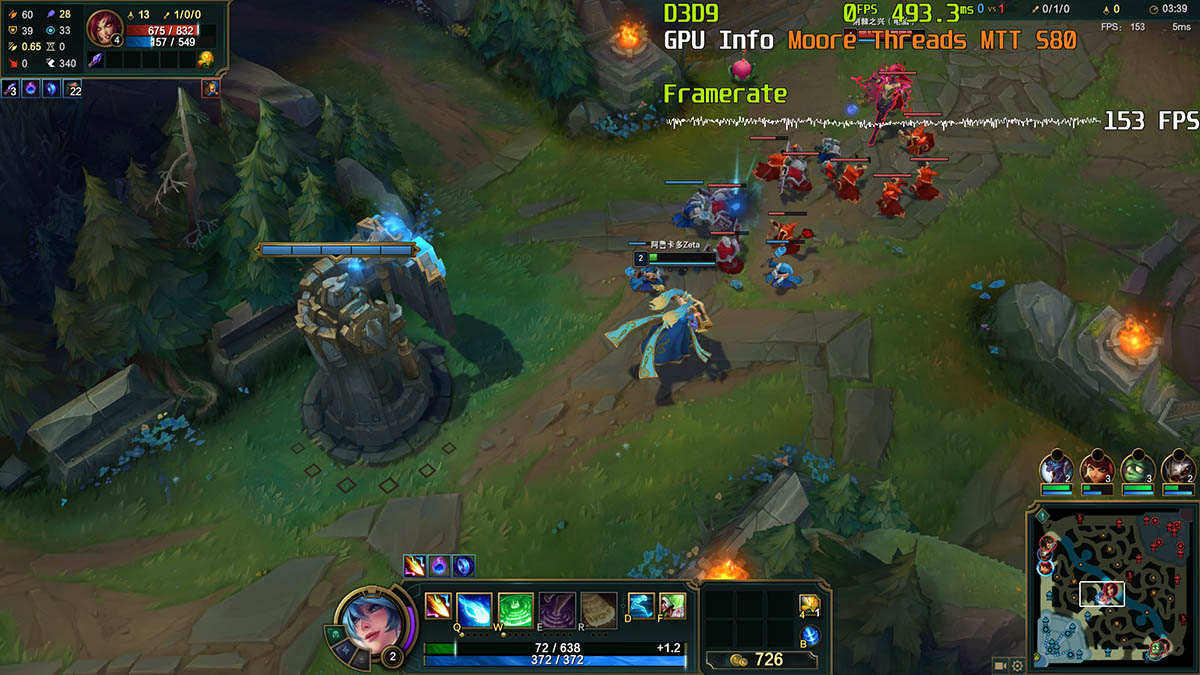Activate the Q ability icon
Screen dimensions: 1200x675
(x=472, y=608)
